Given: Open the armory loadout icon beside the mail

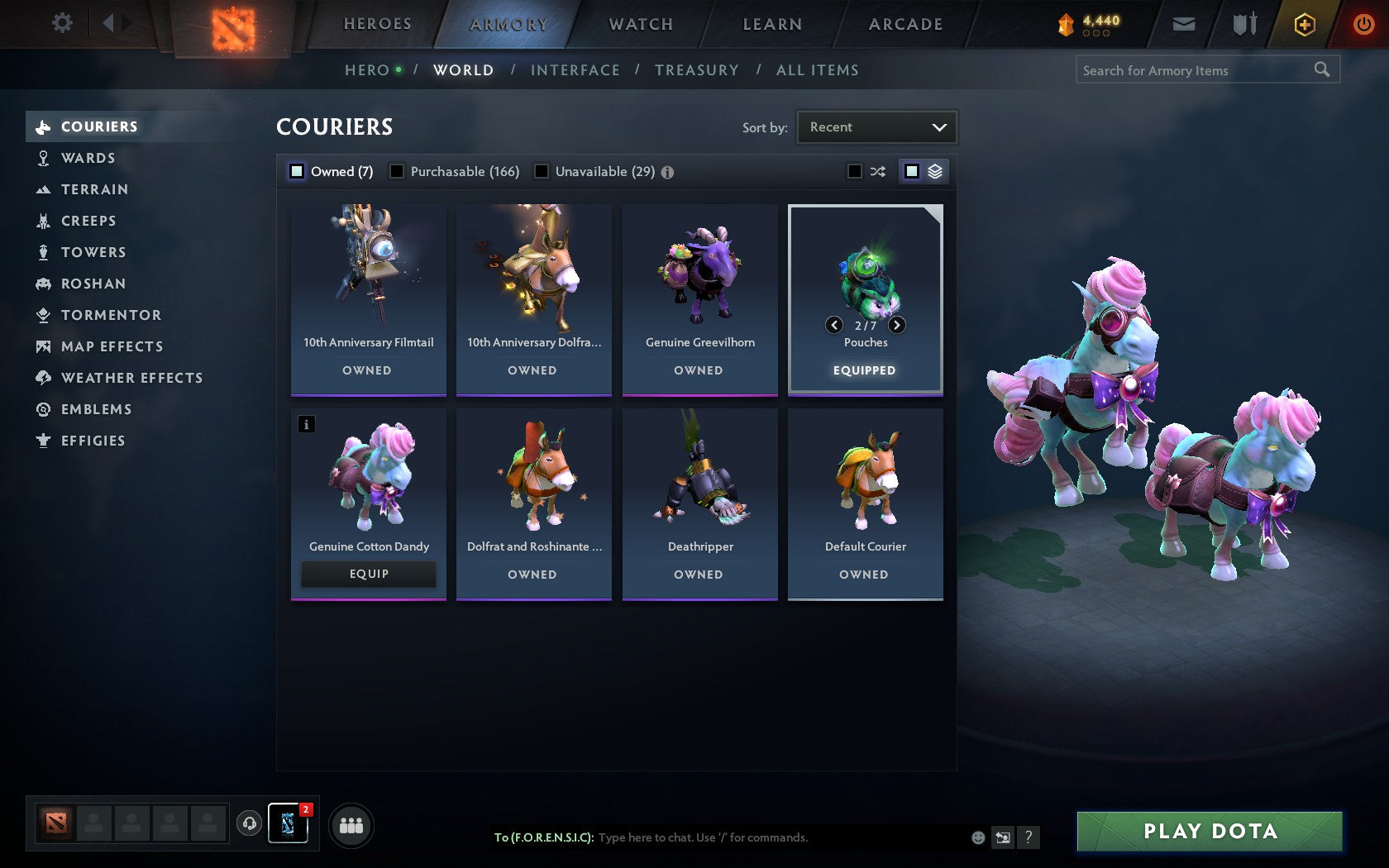Looking at the screenshot, I should 1243,24.
